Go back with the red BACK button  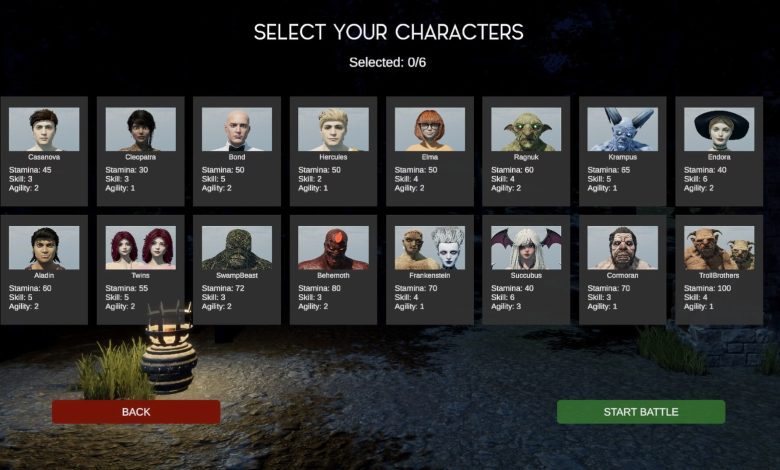(136, 412)
